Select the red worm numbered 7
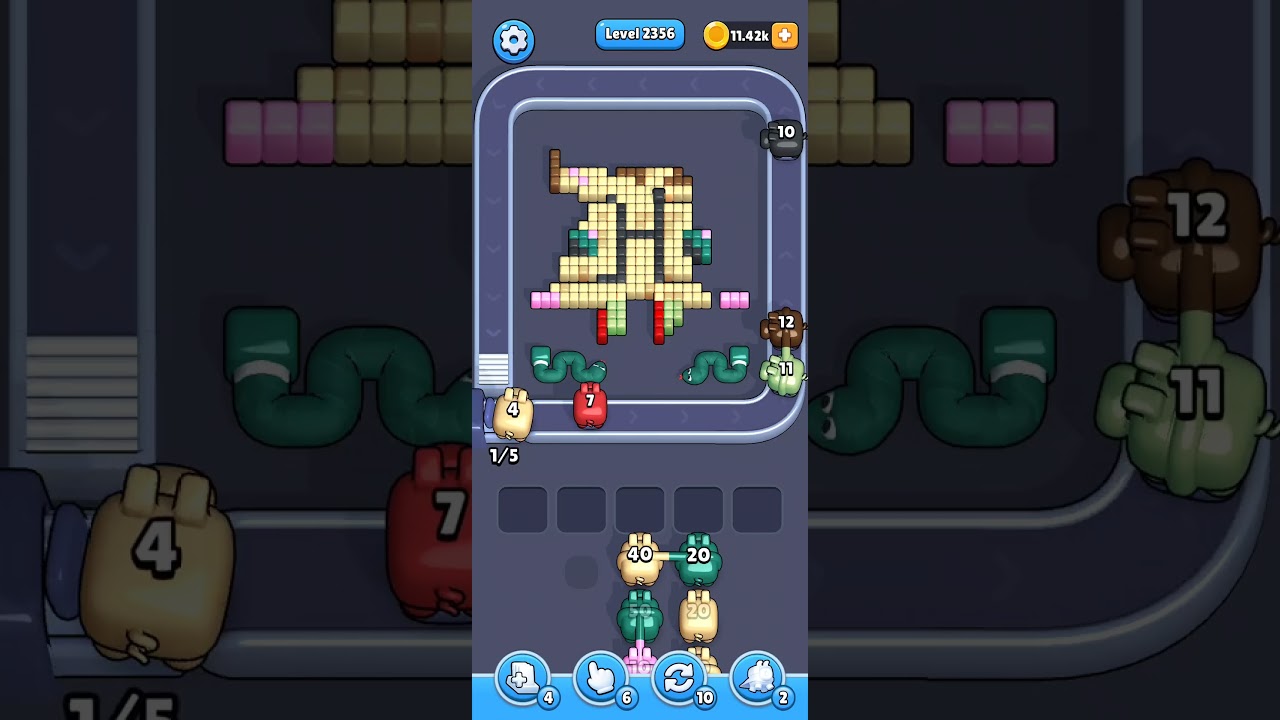The width and height of the screenshot is (1280, 720). point(590,403)
